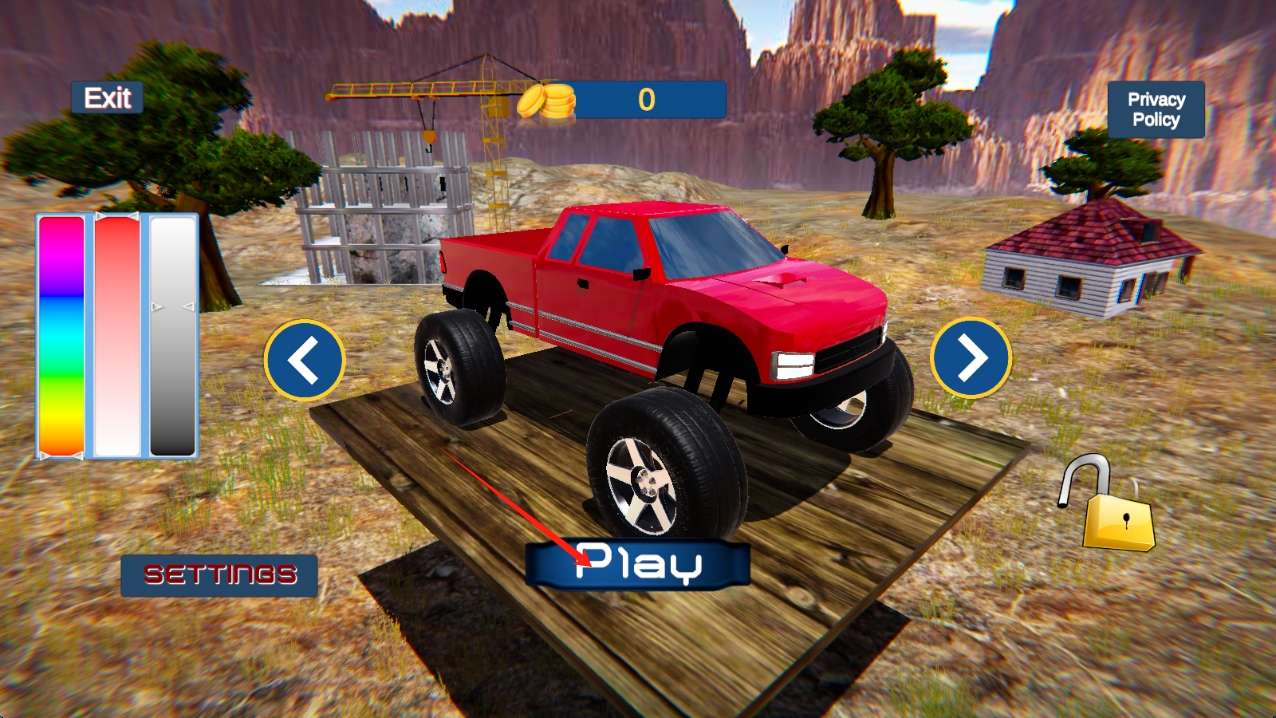Pick a hue on the rainbow color bar
The width and height of the screenshot is (1276, 718).
tap(61, 336)
